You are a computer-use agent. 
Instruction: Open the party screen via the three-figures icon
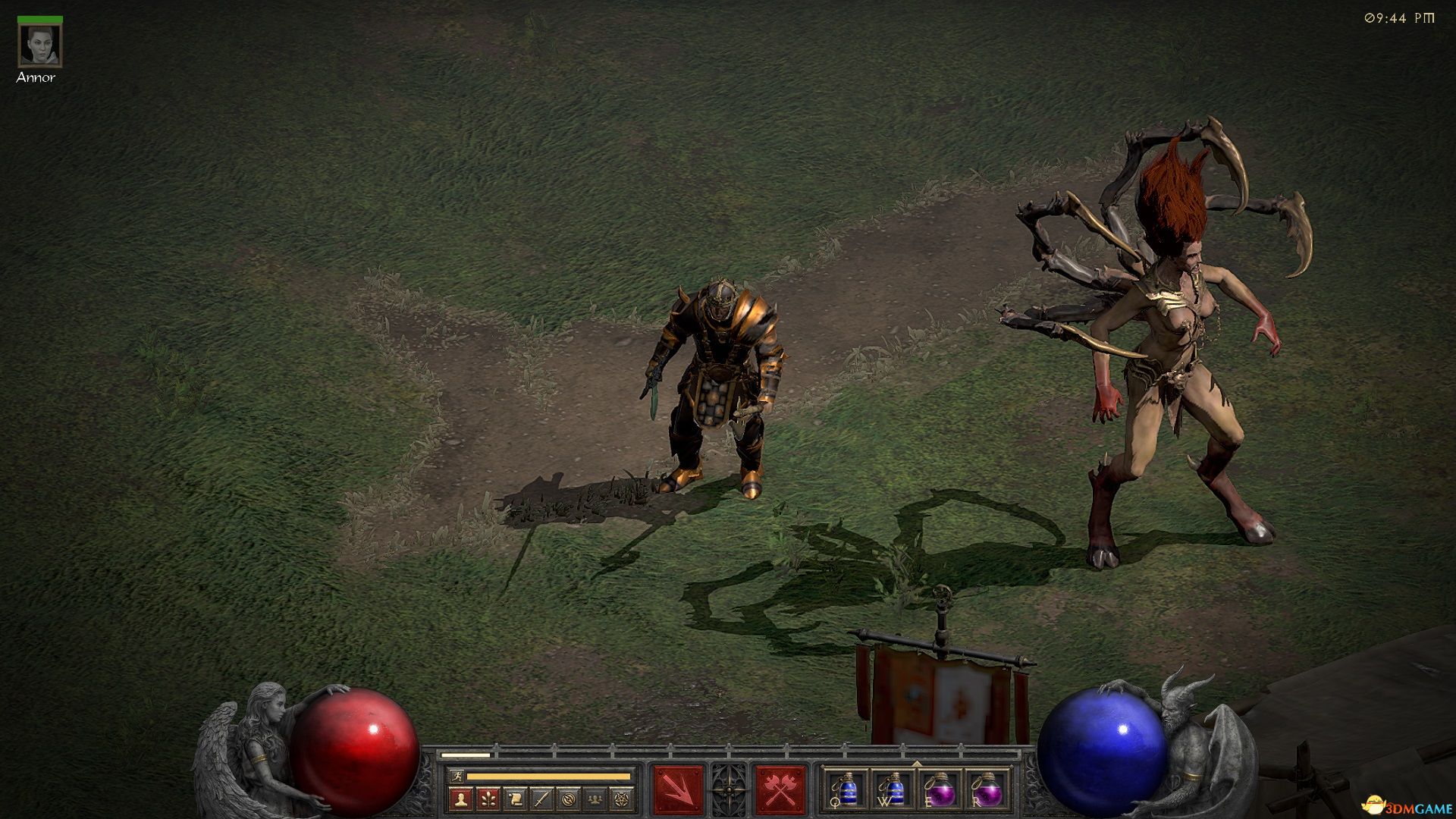(595, 799)
